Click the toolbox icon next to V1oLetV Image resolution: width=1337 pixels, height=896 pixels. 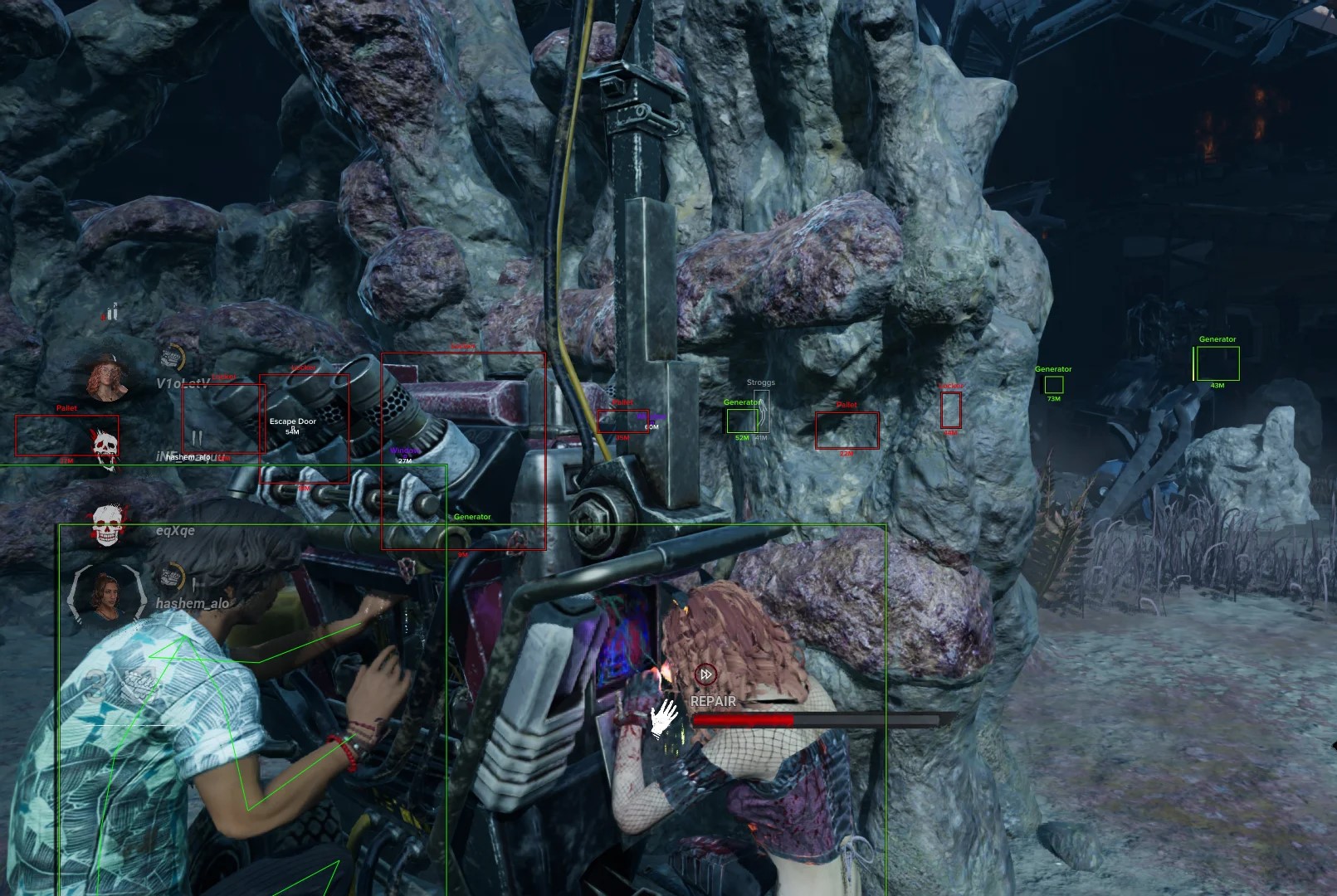(172, 358)
